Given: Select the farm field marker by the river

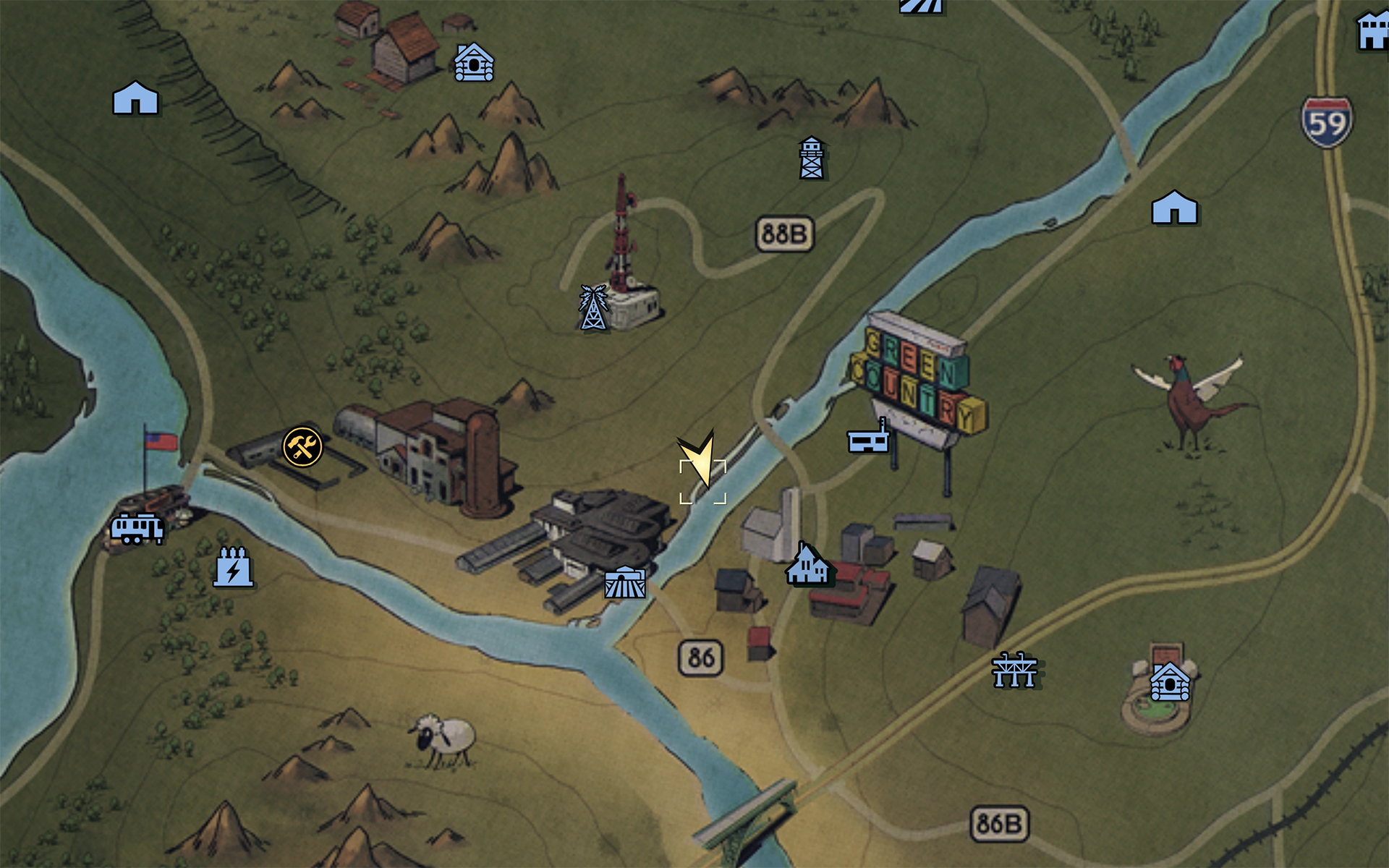Looking at the screenshot, I should [625, 582].
